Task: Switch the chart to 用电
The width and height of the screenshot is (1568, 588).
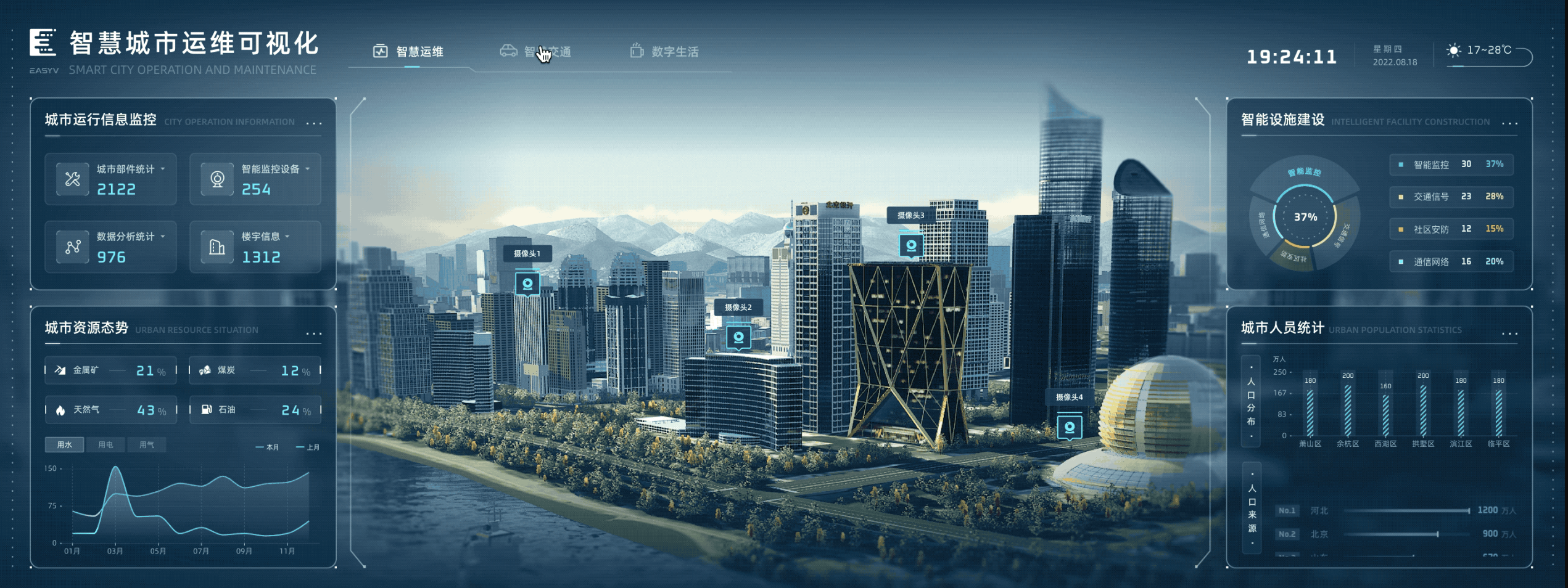Action: click(105, 444)
